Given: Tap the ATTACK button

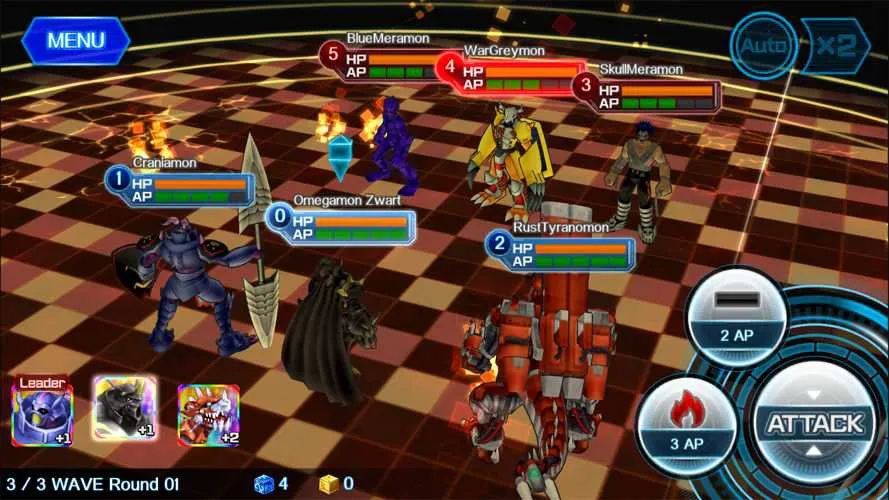Looking at the screenshot, I should pos(815,423).
